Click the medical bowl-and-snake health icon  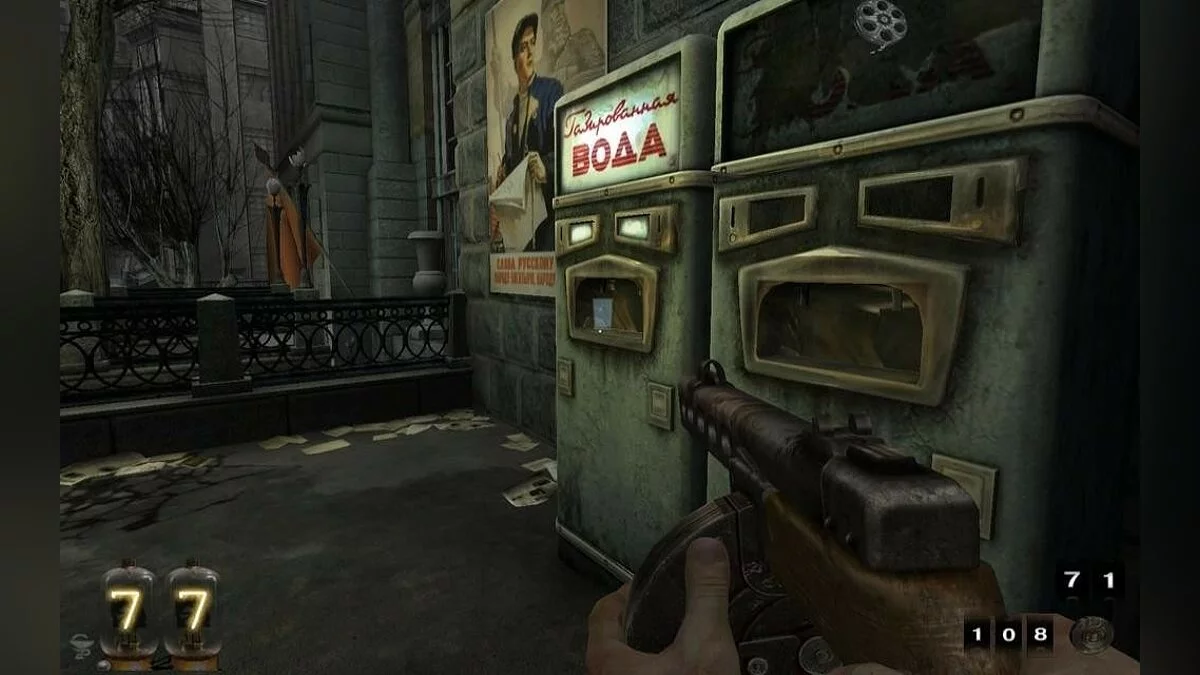point(82,647)
